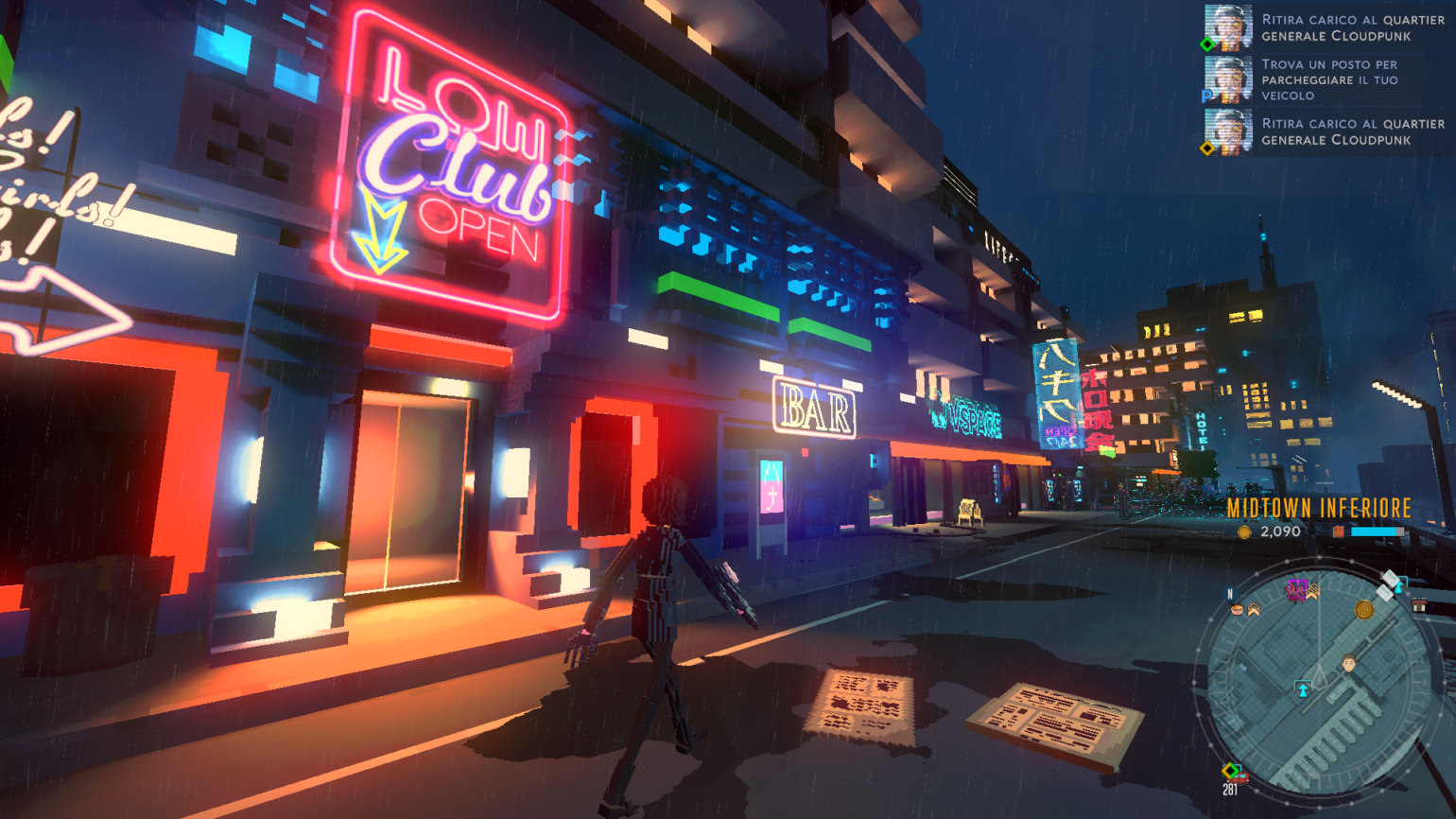1456x819 pixels.
Task: Expand the chevron stack beside the purple map icon
Action: [x=1312, y=591]
